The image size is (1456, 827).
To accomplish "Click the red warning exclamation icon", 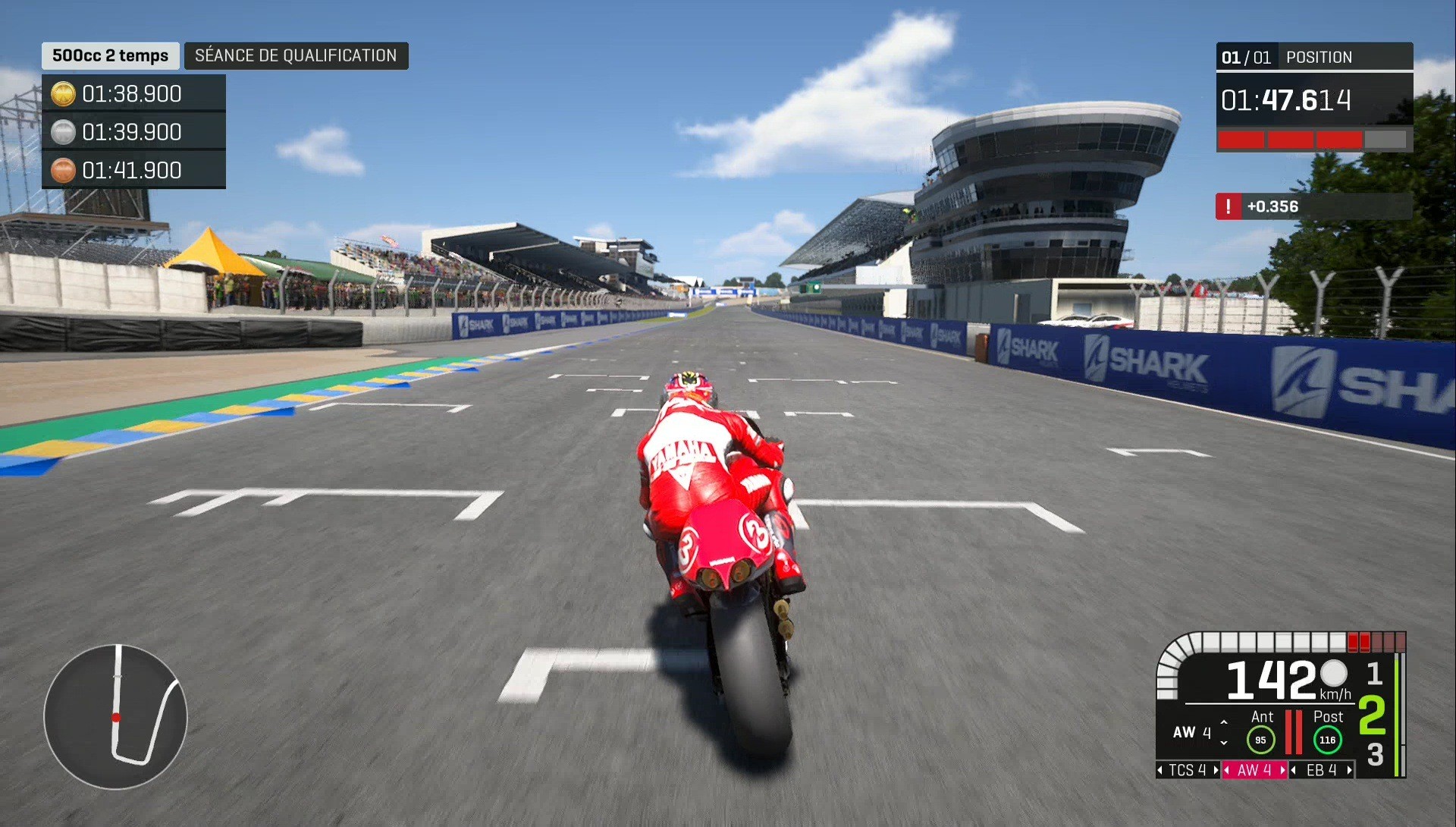I will point(1230,206).
